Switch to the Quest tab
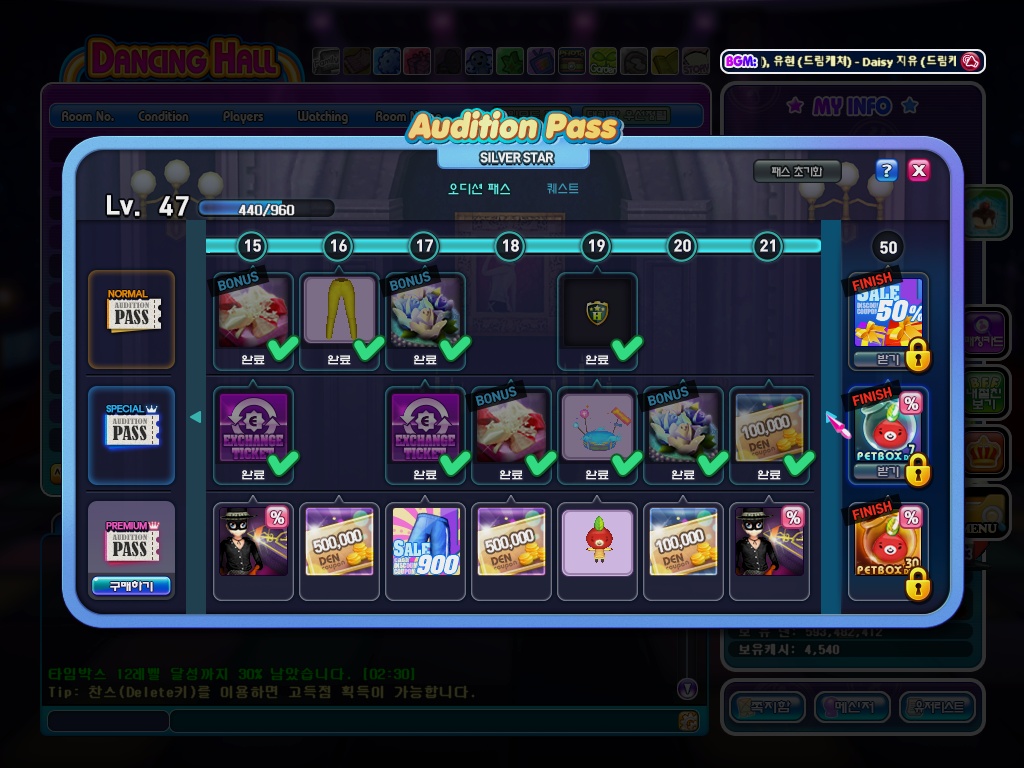Viewport: 1024px width, 768px height. 562,188
